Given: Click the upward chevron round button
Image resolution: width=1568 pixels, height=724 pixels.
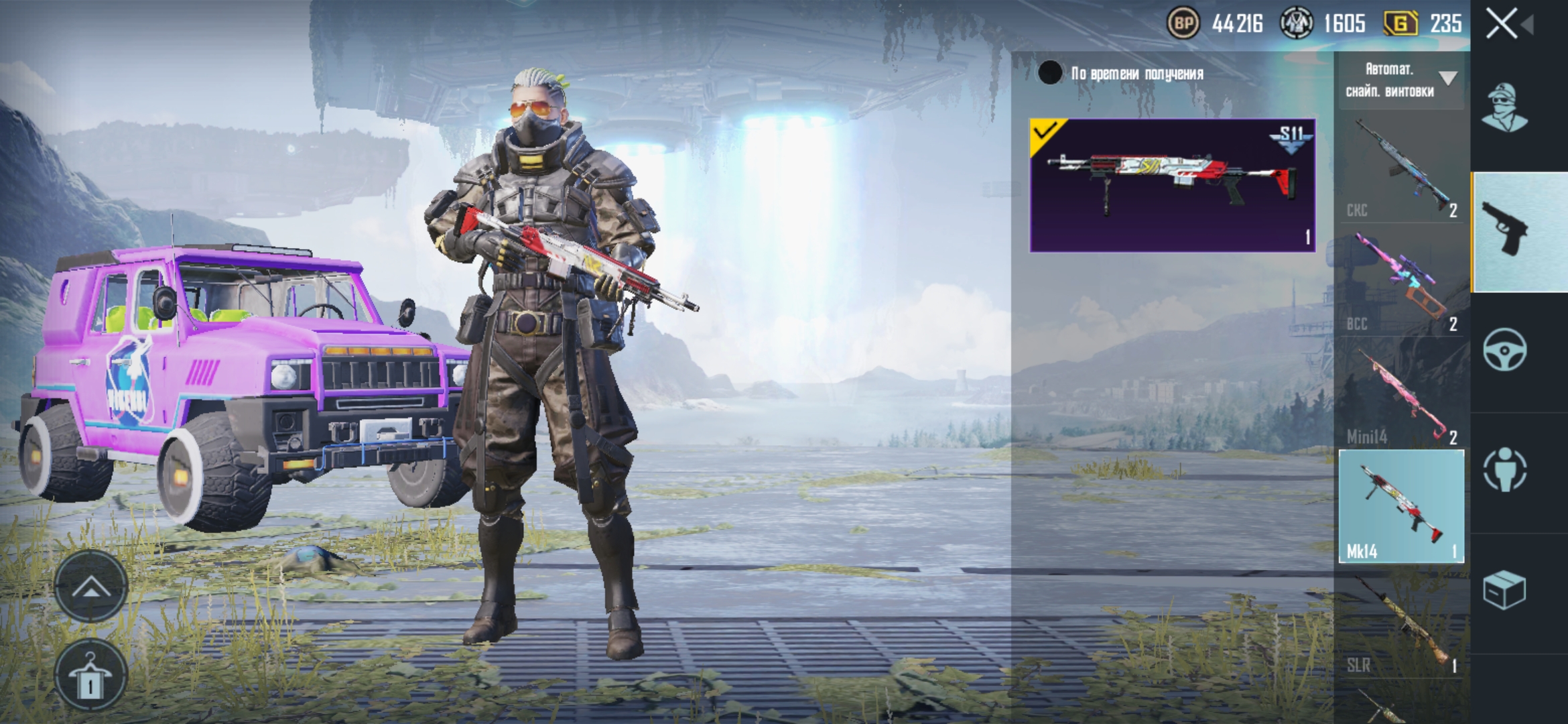Looking at the screenshot, I should tap(91, 587).
